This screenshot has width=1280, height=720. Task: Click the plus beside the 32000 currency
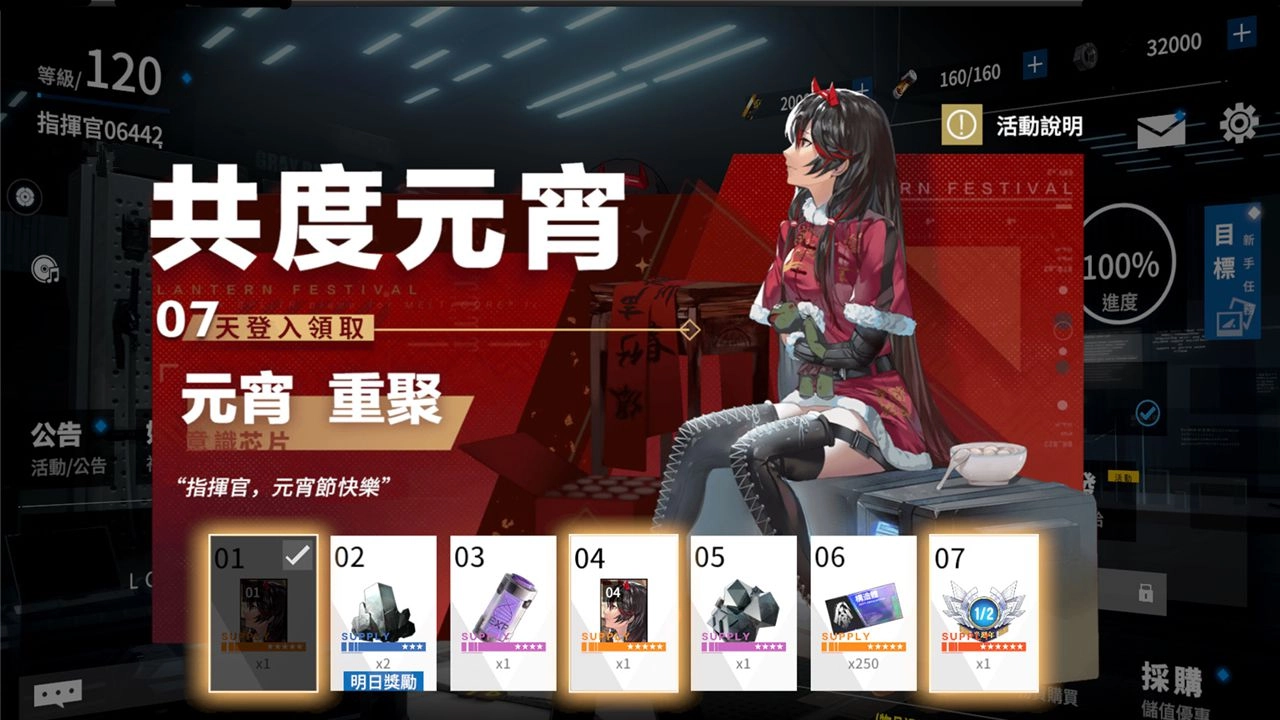click(1240, 34)
